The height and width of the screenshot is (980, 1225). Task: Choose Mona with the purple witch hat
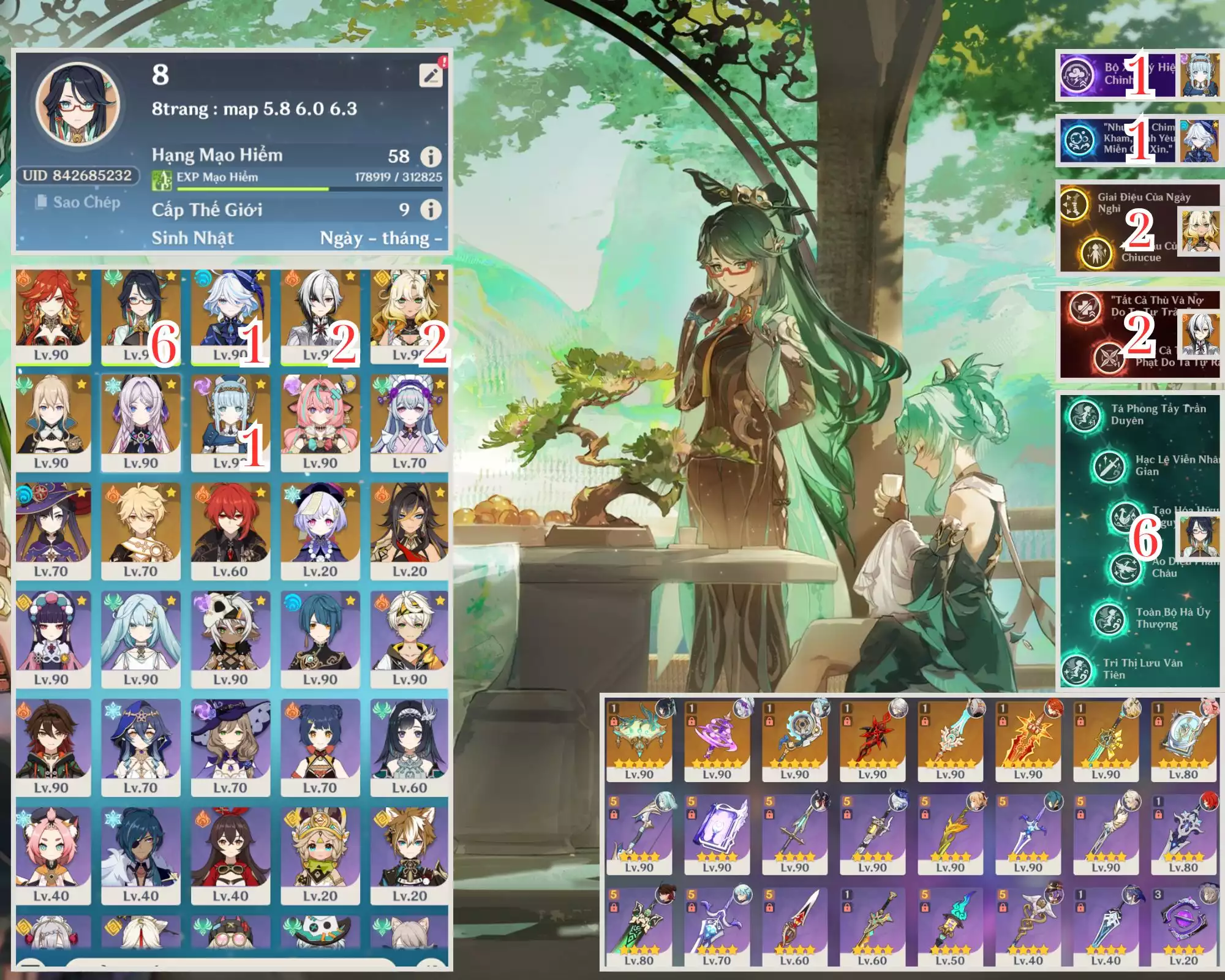pyautogui.click(x=52, y=530)
